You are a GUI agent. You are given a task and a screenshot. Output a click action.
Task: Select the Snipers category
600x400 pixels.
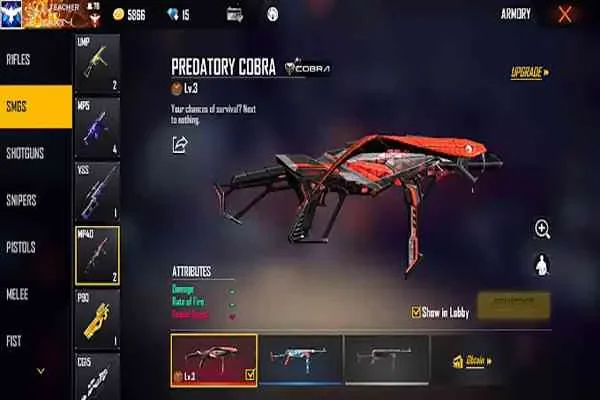coord(22,200)
